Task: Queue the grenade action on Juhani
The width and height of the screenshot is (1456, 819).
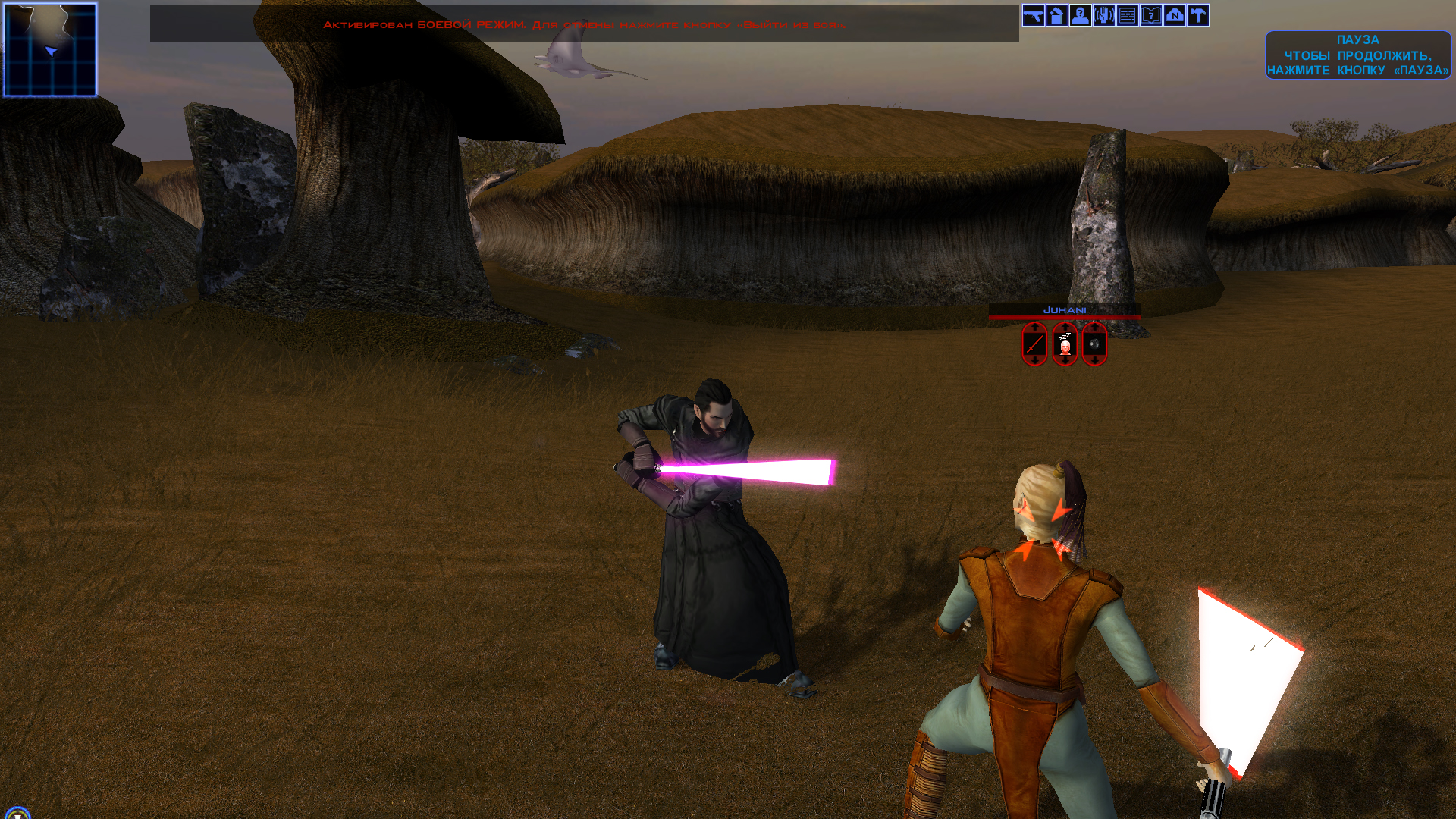Action: click(x=1094, y=345)
